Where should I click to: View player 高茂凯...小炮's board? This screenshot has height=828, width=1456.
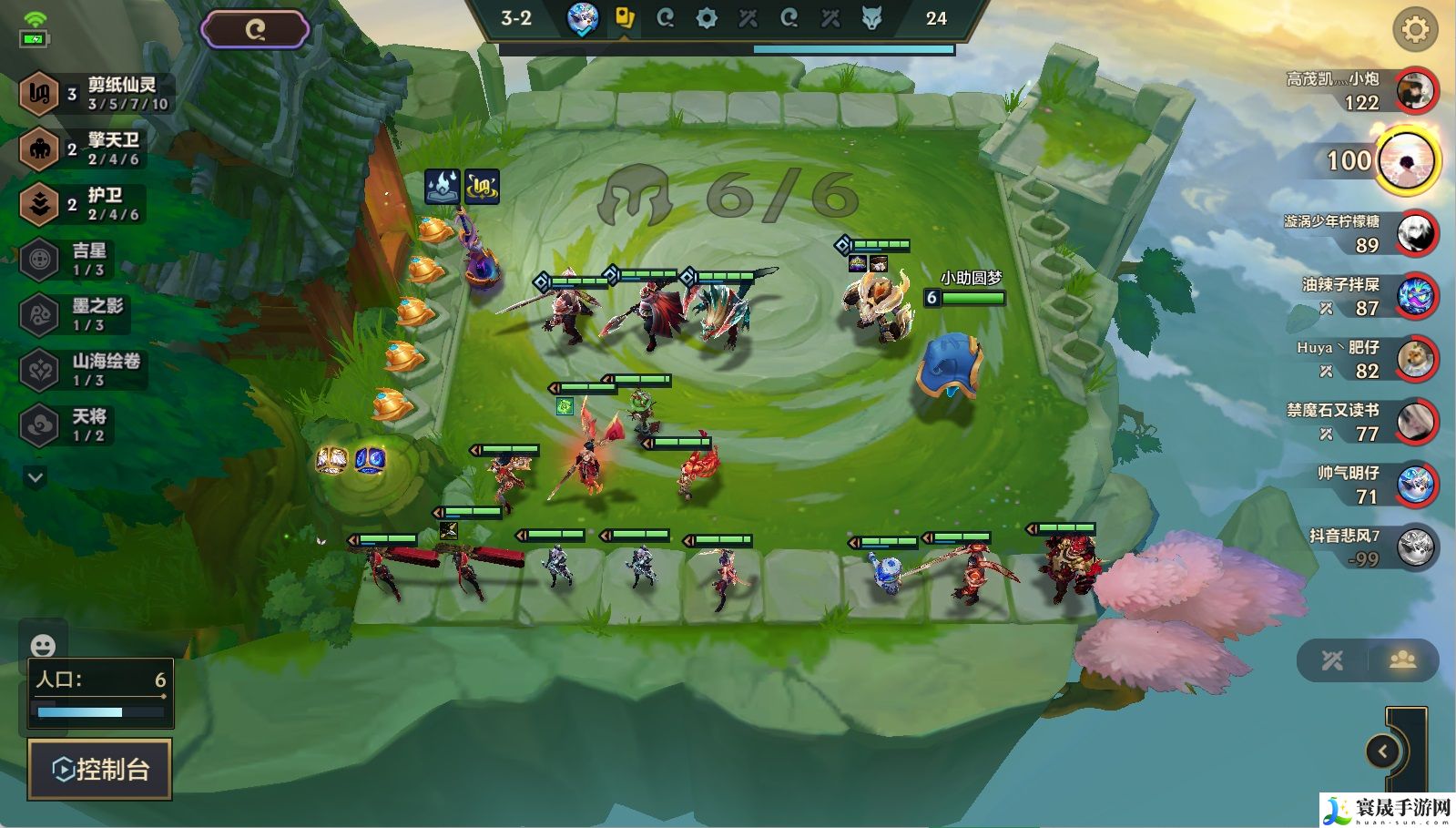[x=1414, y=91]
